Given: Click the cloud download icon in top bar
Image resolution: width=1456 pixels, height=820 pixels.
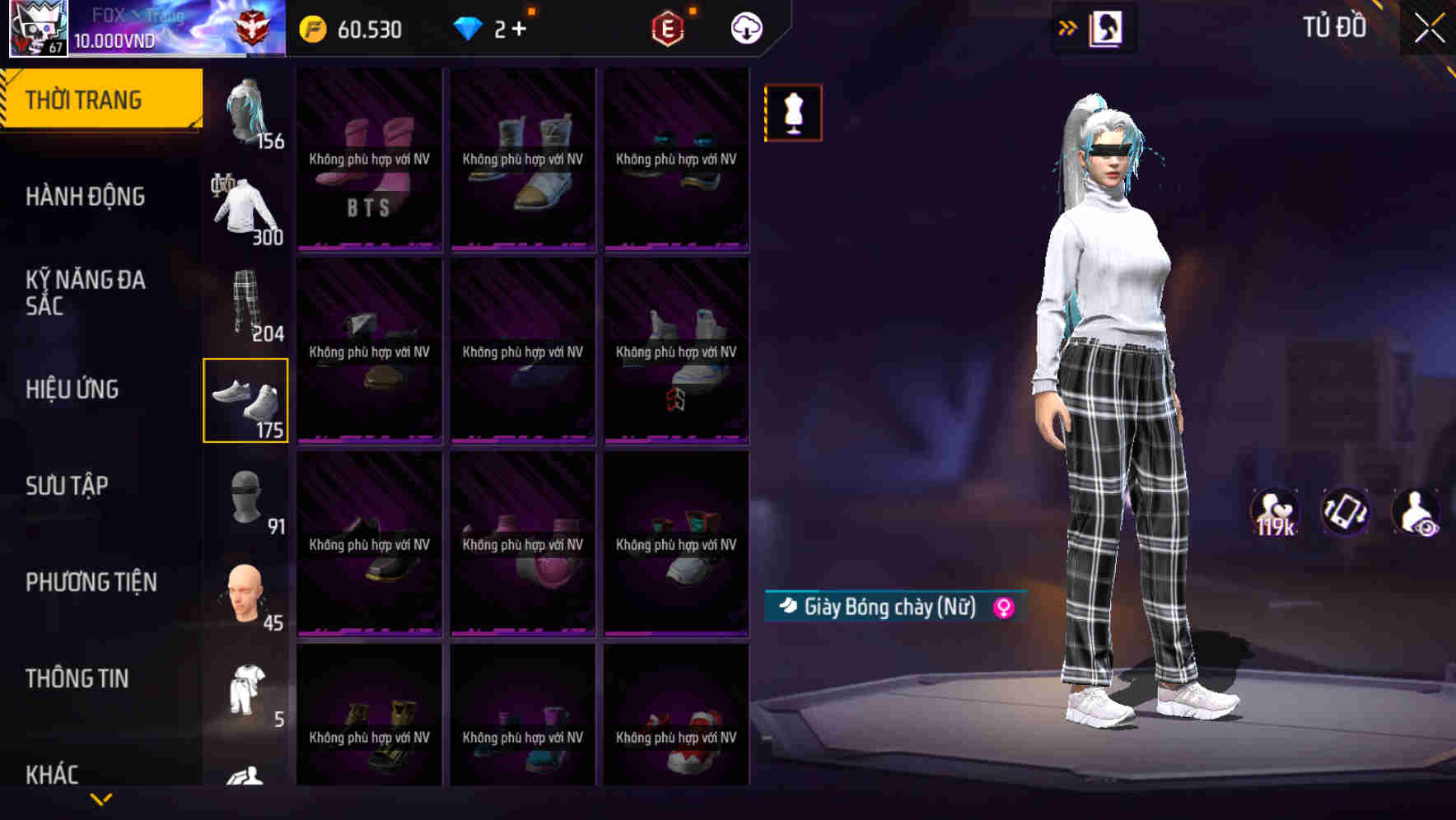Looking at the screenshot, I should (x=746, y=28).
